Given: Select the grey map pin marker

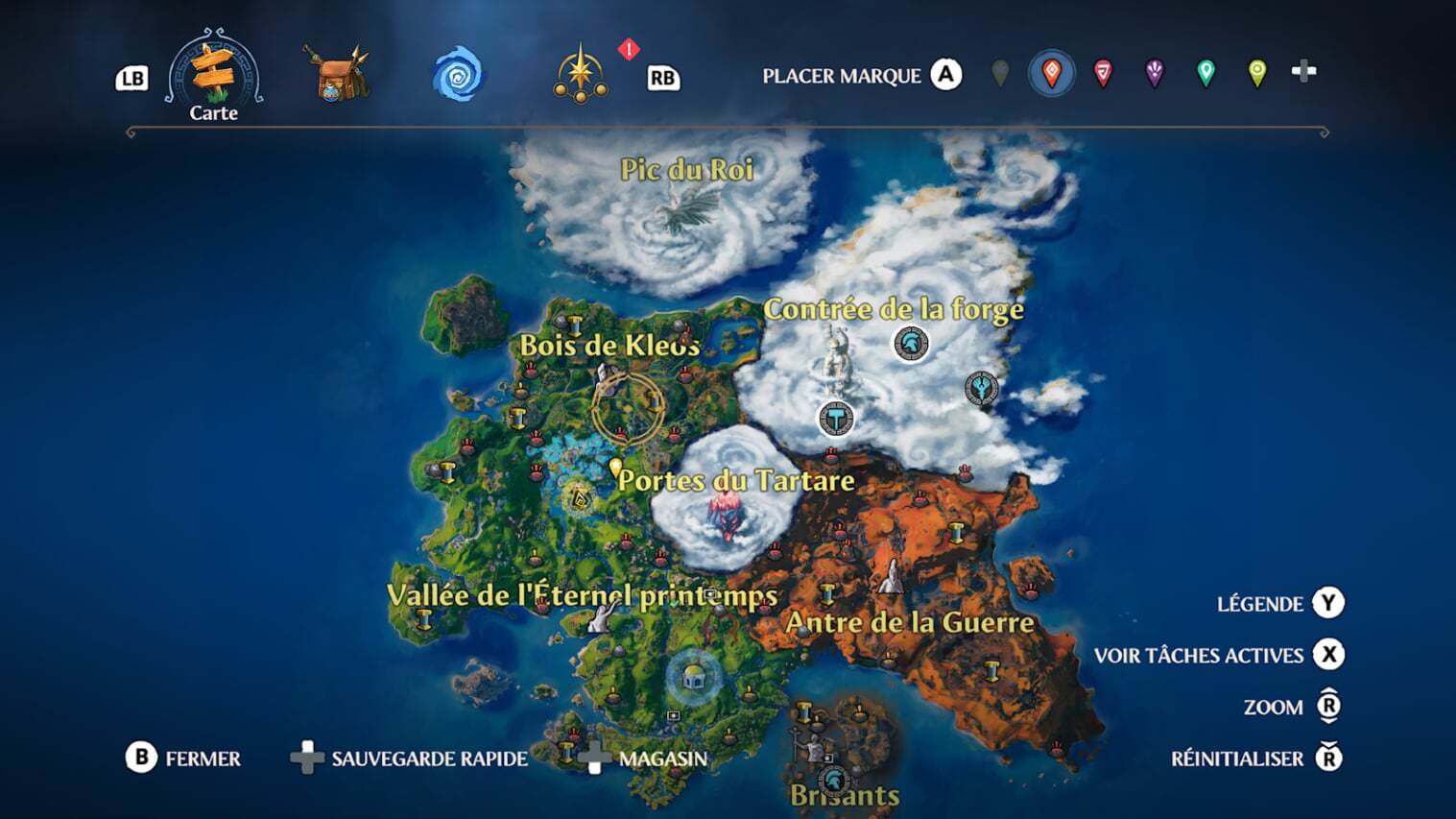Looking at the screenshot, I should pos(1000,73).
